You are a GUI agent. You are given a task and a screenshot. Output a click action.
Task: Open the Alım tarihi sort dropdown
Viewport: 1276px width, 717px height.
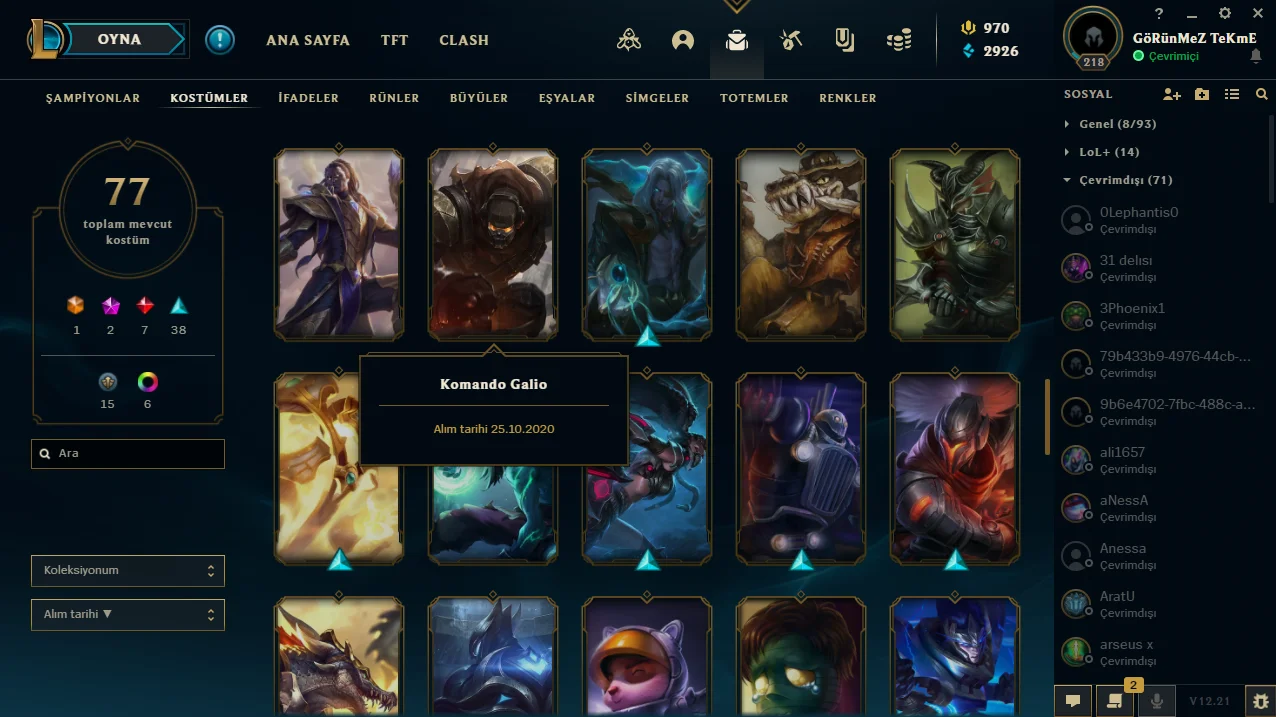[x=128, y=615]
